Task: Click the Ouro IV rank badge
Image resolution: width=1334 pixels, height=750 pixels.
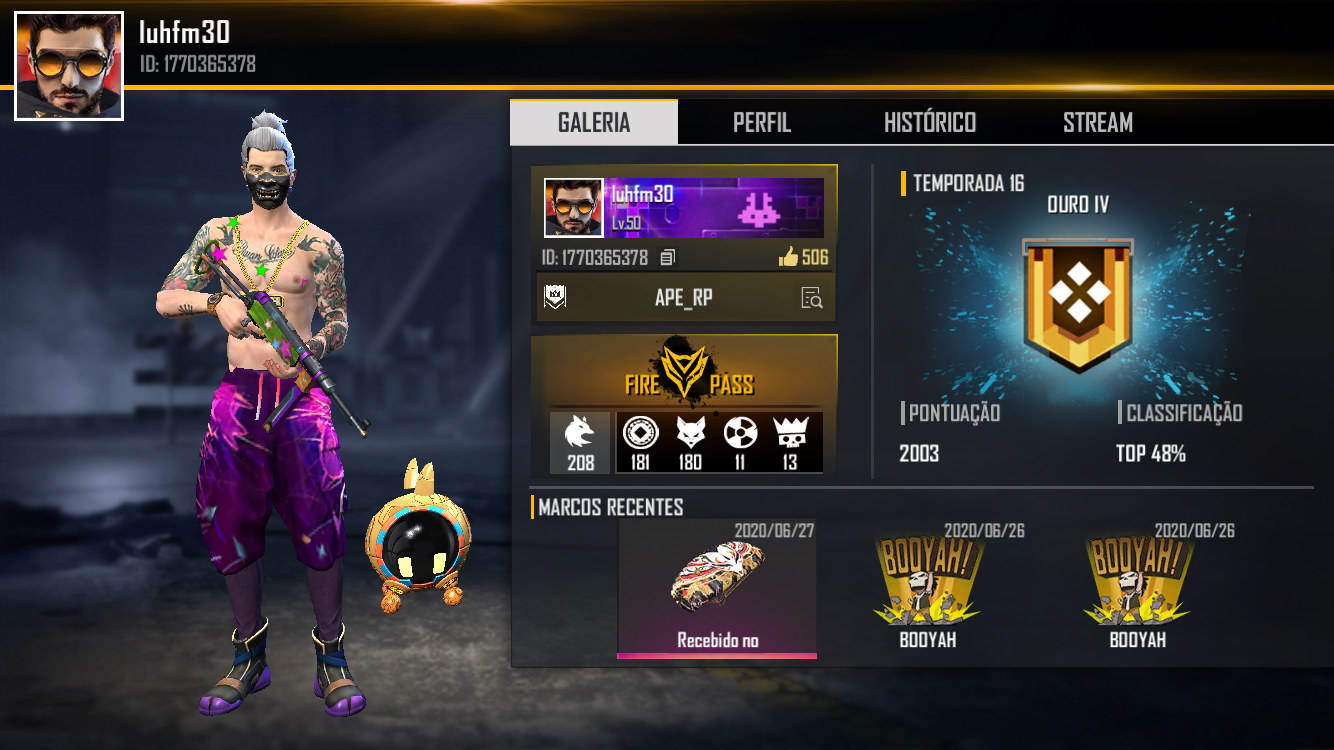Action: click(1078, 300)
